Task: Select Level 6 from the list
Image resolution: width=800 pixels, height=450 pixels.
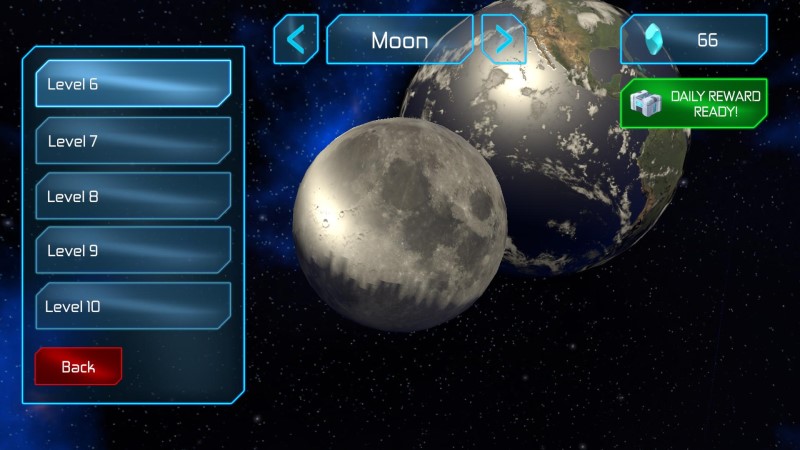Action: click(133, 84)
